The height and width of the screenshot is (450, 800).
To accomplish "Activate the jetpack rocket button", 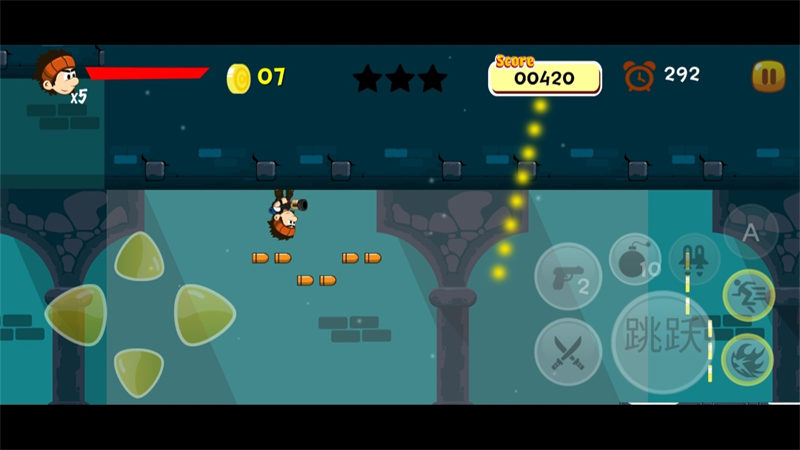I will click(694, 260).
